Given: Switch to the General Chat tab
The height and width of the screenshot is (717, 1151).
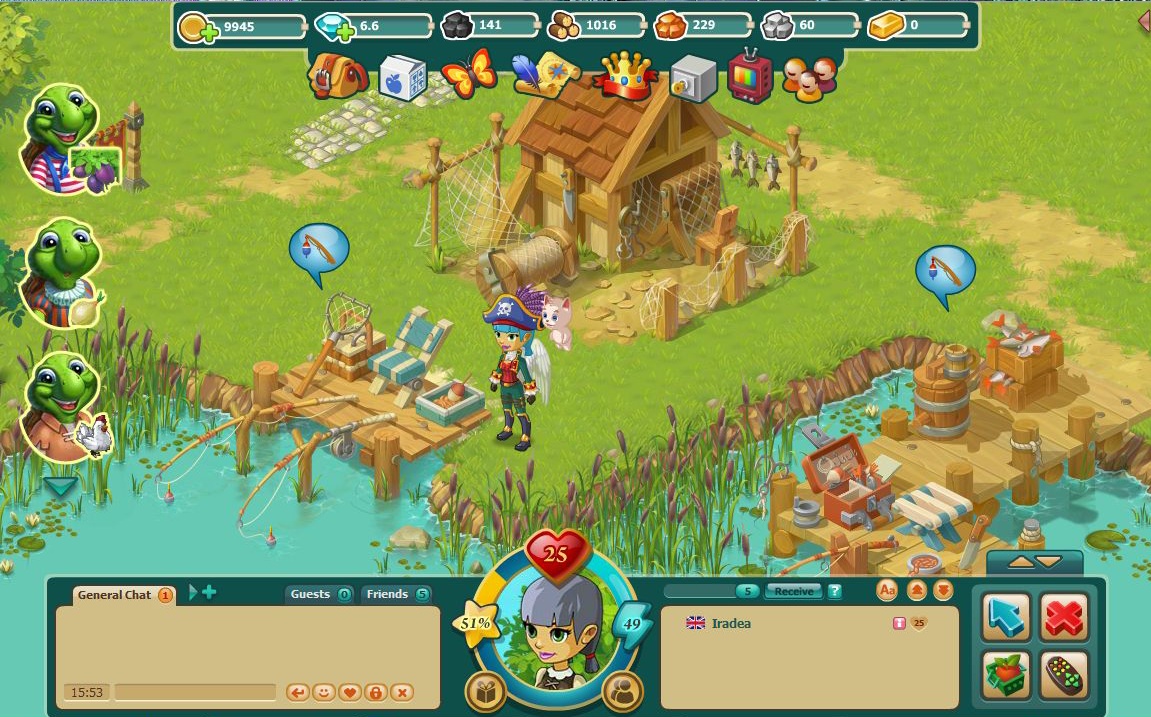Looking at the screenshot, I should point(114,595).
